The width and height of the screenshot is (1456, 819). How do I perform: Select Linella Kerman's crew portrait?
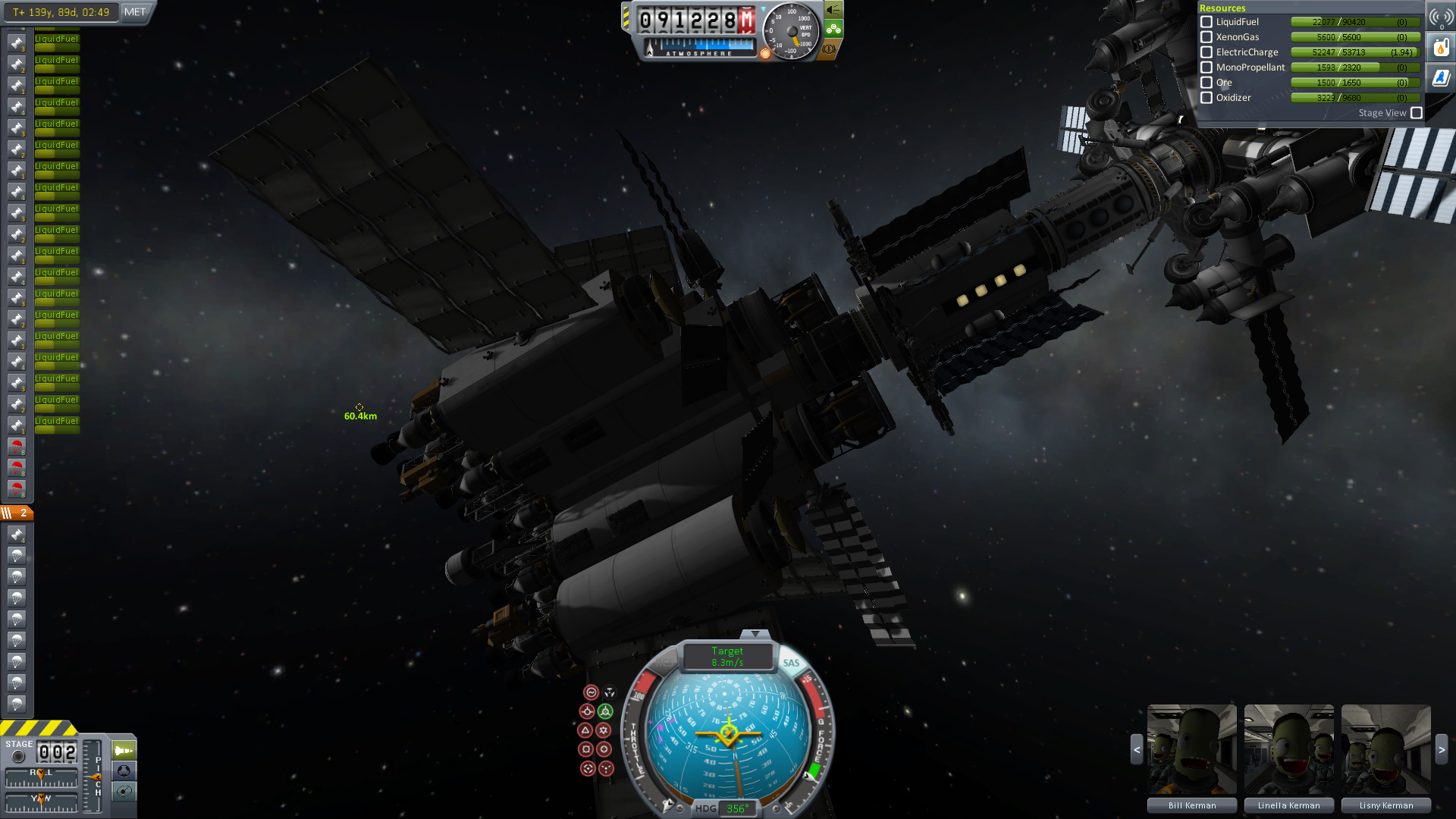pyautogui.click(x=1288, y=749)
